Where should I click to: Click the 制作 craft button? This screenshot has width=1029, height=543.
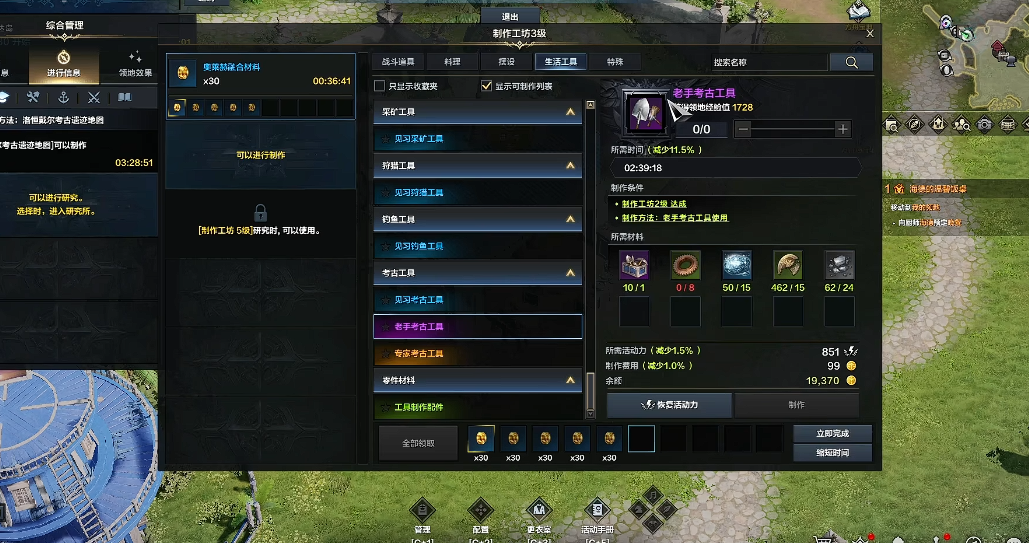point(796,405)
